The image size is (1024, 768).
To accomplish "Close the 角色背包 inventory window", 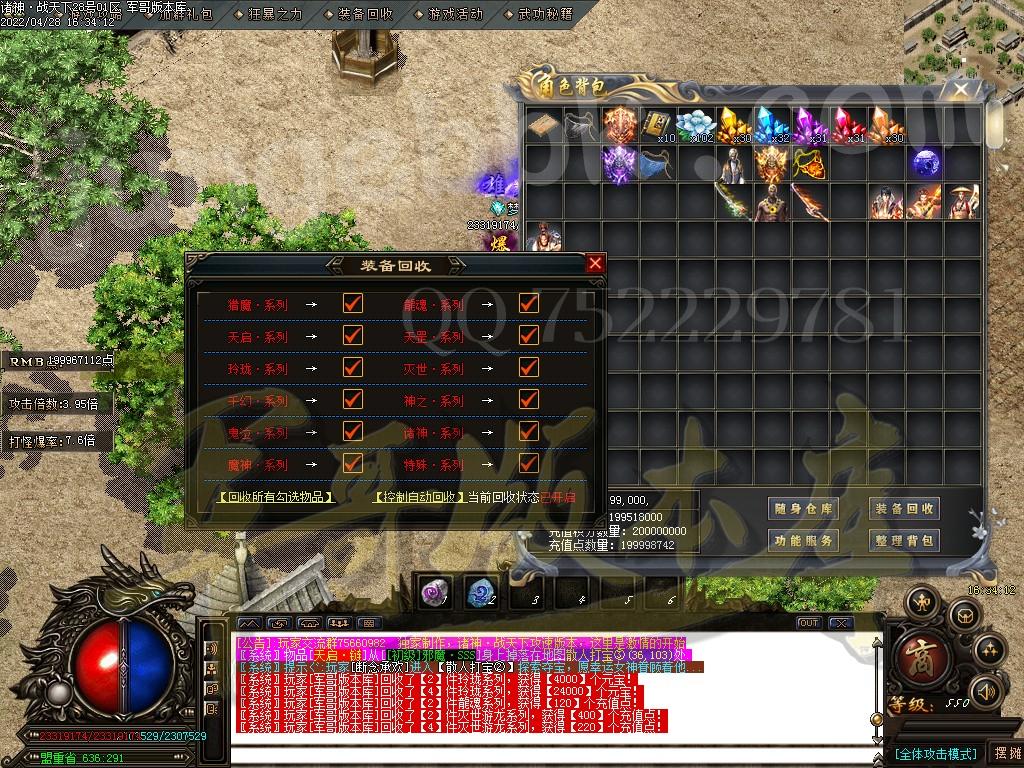I will point(961,89).
